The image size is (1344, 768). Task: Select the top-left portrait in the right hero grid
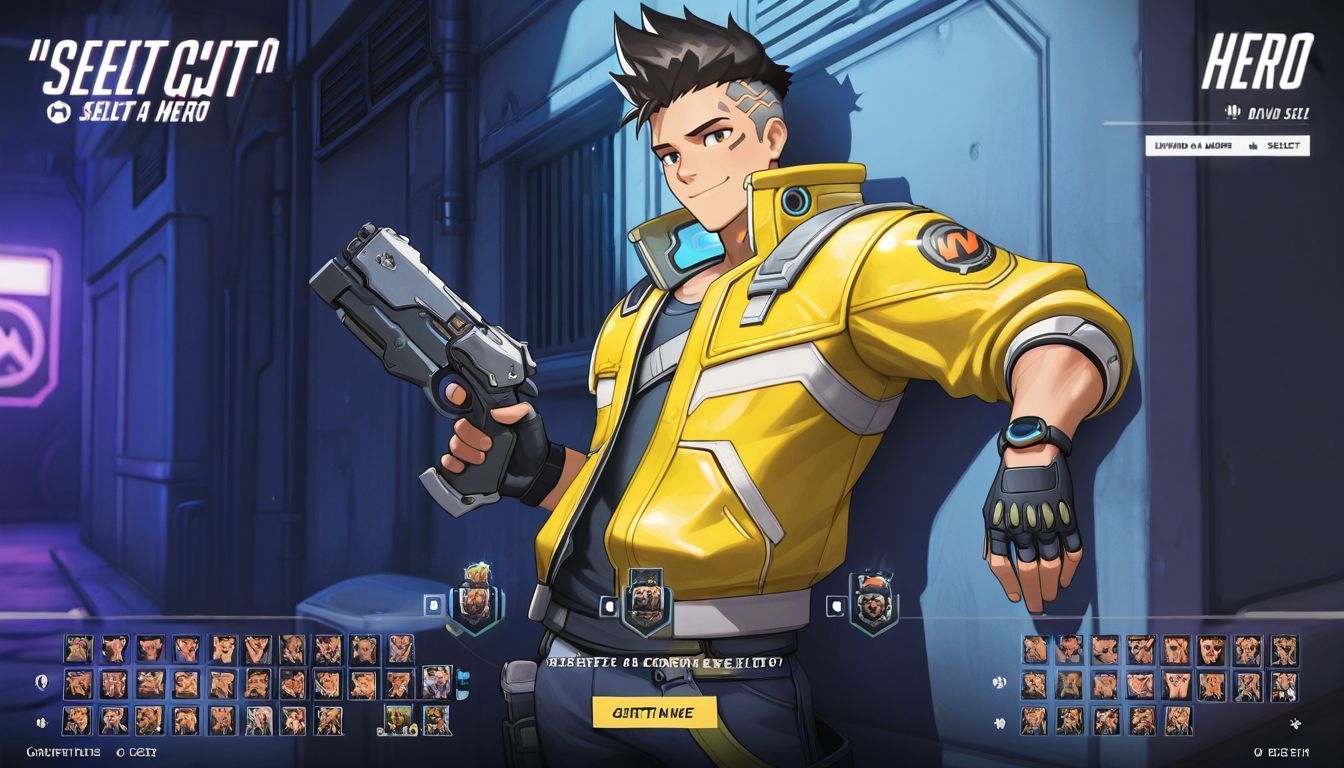click(1035, 650)
